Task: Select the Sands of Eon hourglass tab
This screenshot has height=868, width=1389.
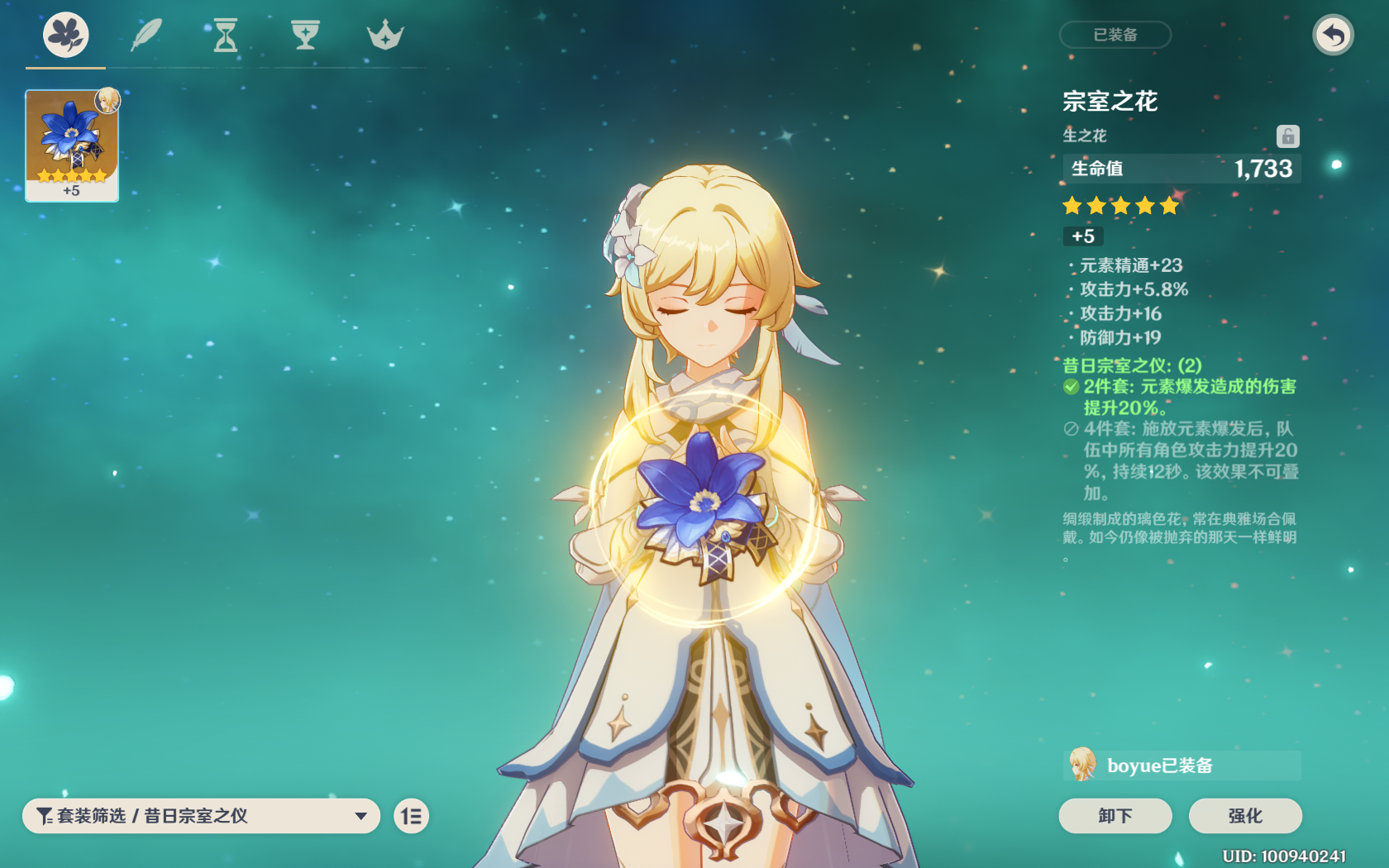Action: (x=225, y=35)
